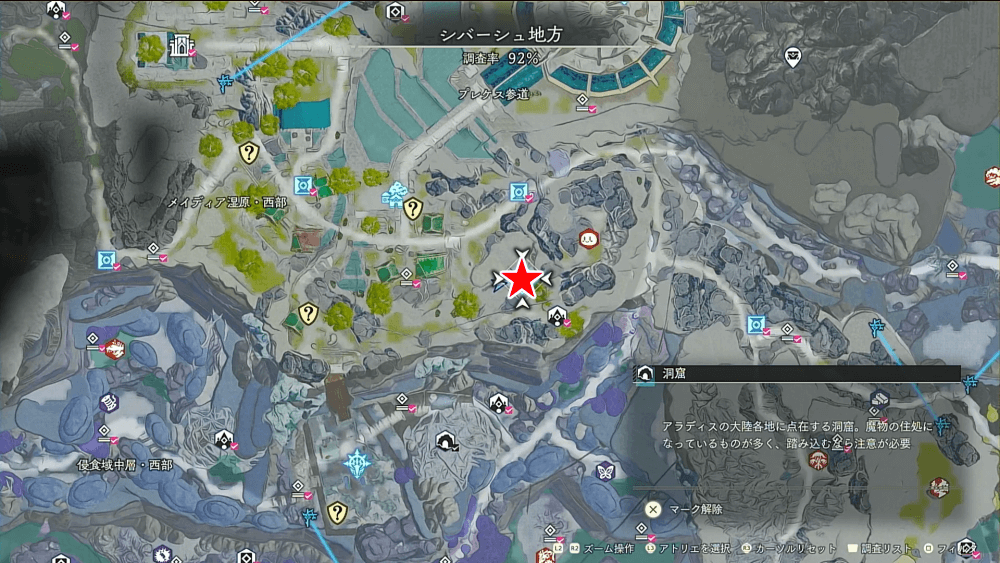Select the glowing blue crystal emblem marker
The height and width of the screenshot is (563, 1000).
coord(357,463)
